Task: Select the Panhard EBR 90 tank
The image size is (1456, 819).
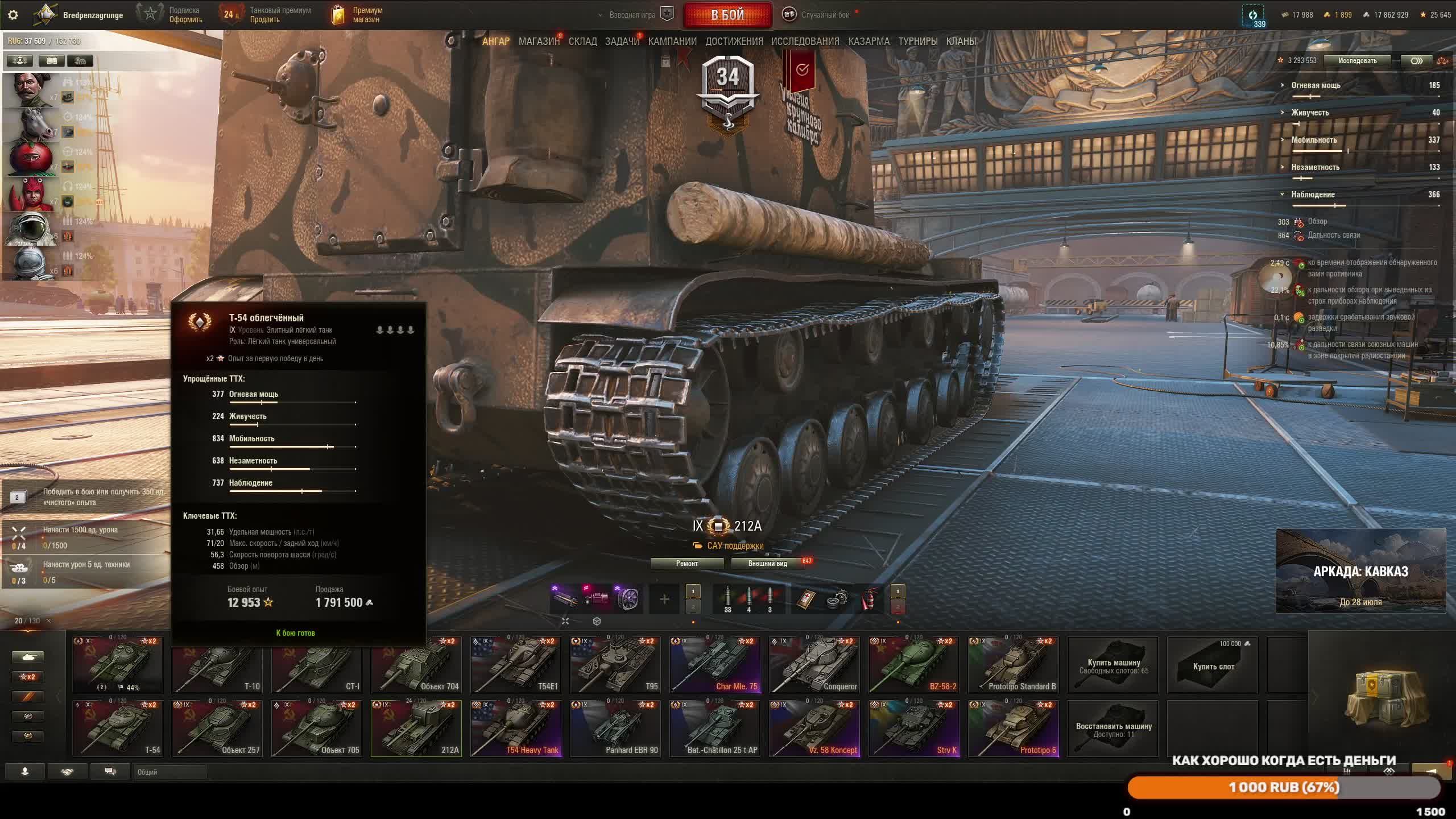Action: (x=615, y=728)
